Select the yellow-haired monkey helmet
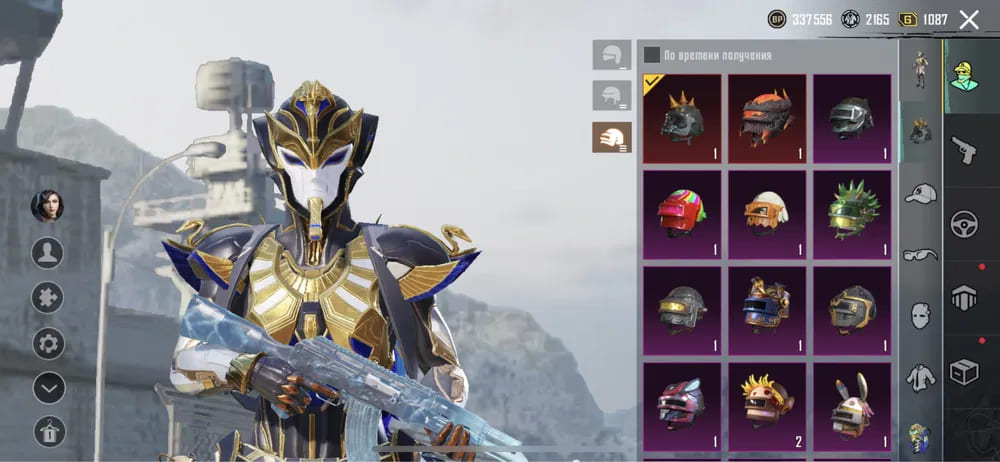This screenshot has height=462, width=1000. [x=767, y=405]
